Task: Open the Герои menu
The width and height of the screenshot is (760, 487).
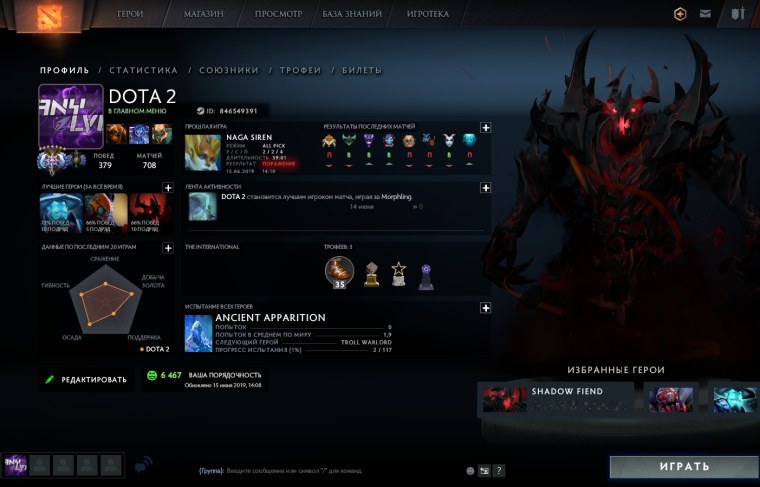Action: [x=130, y=15]
